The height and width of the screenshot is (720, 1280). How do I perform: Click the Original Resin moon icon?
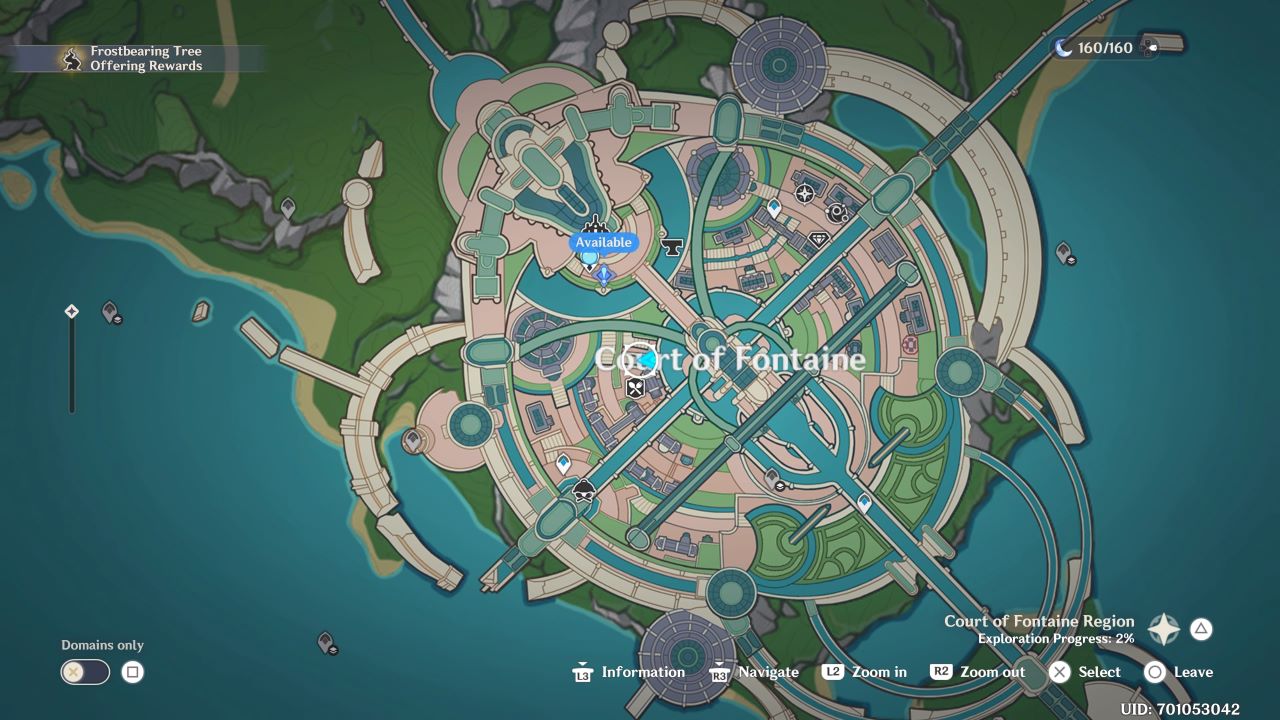pos(1064,47)
